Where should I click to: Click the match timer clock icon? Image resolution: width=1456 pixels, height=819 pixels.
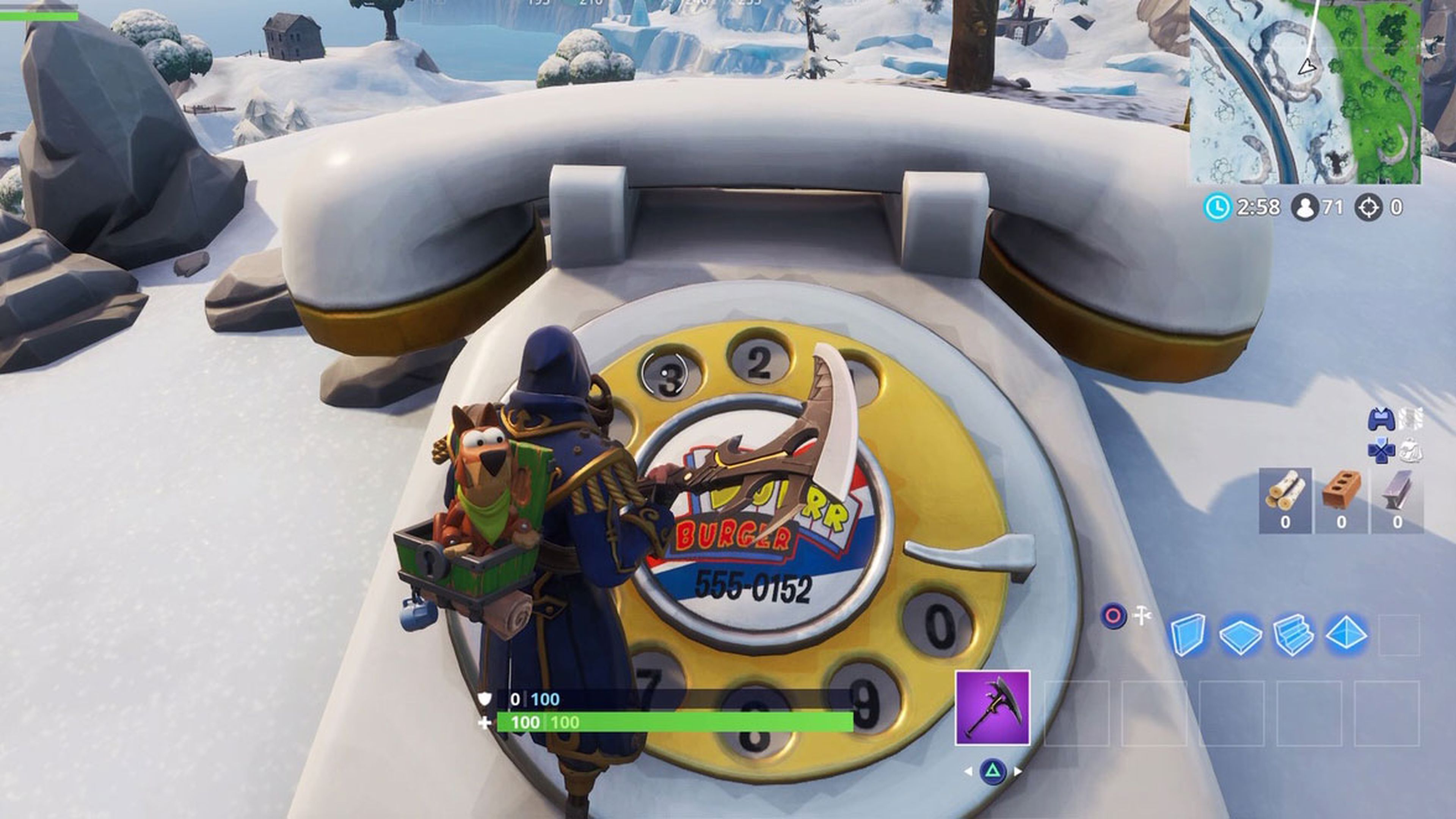point(1219,208)
